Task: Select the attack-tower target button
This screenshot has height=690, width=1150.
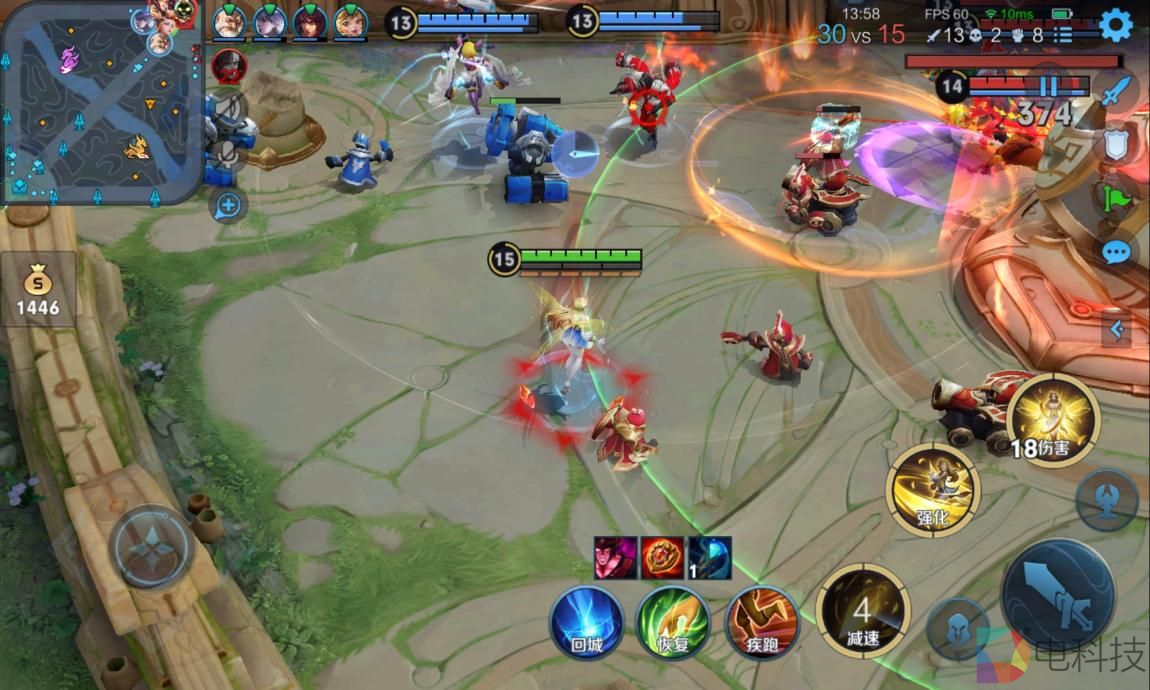Action: click(x=1107, y=499)
